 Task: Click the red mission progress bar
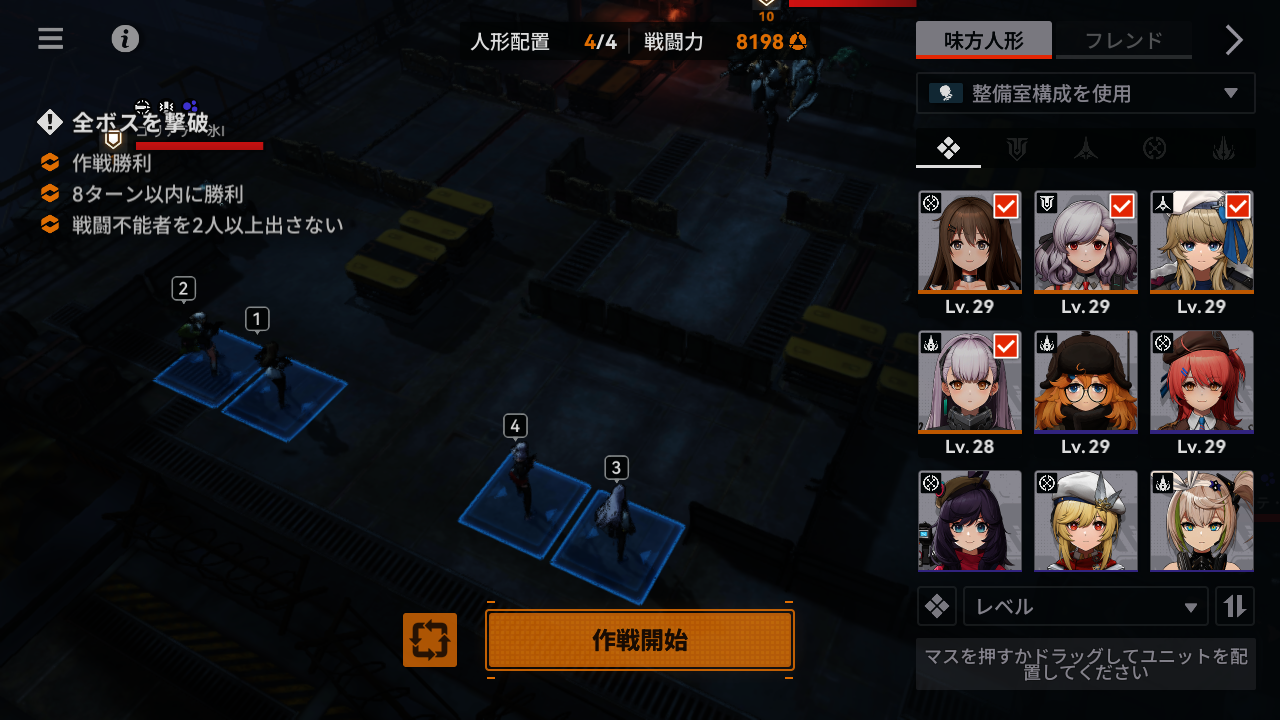[199, 145]
